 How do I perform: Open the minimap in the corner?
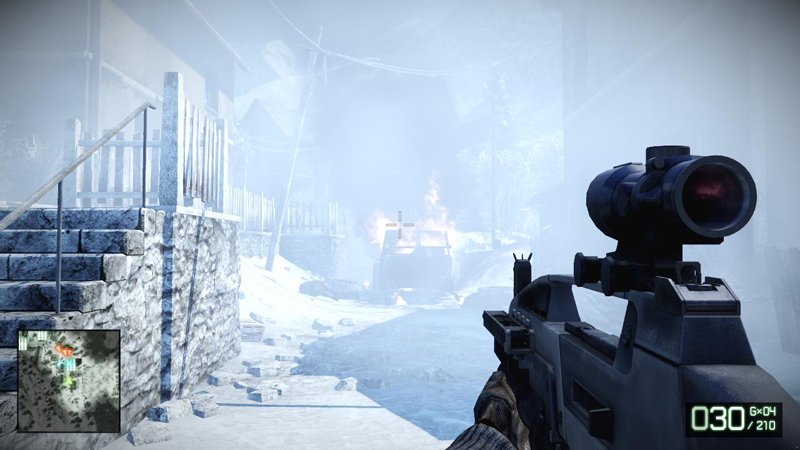[x=69, y=381]
